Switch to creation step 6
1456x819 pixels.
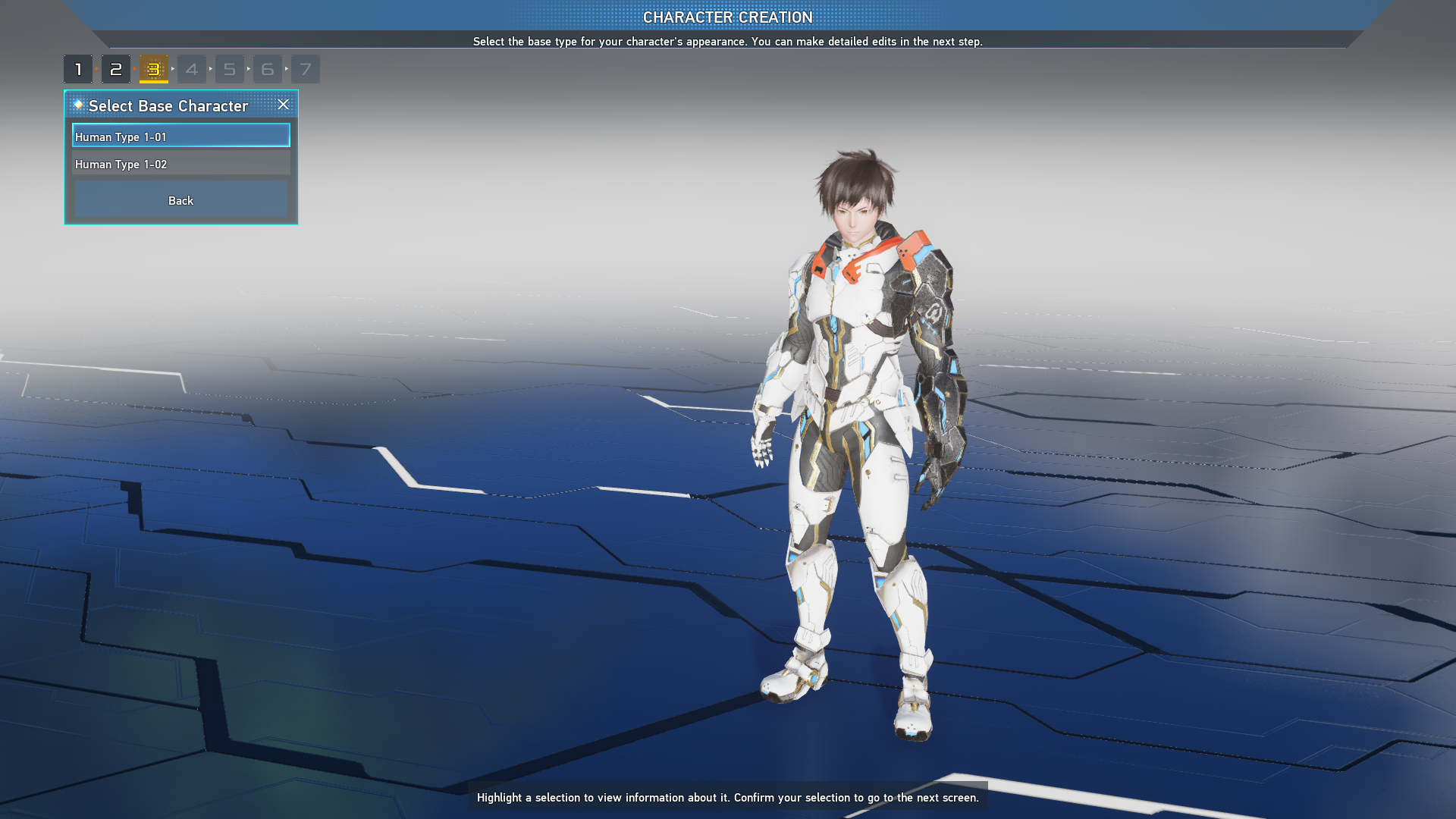pos(268,69)
